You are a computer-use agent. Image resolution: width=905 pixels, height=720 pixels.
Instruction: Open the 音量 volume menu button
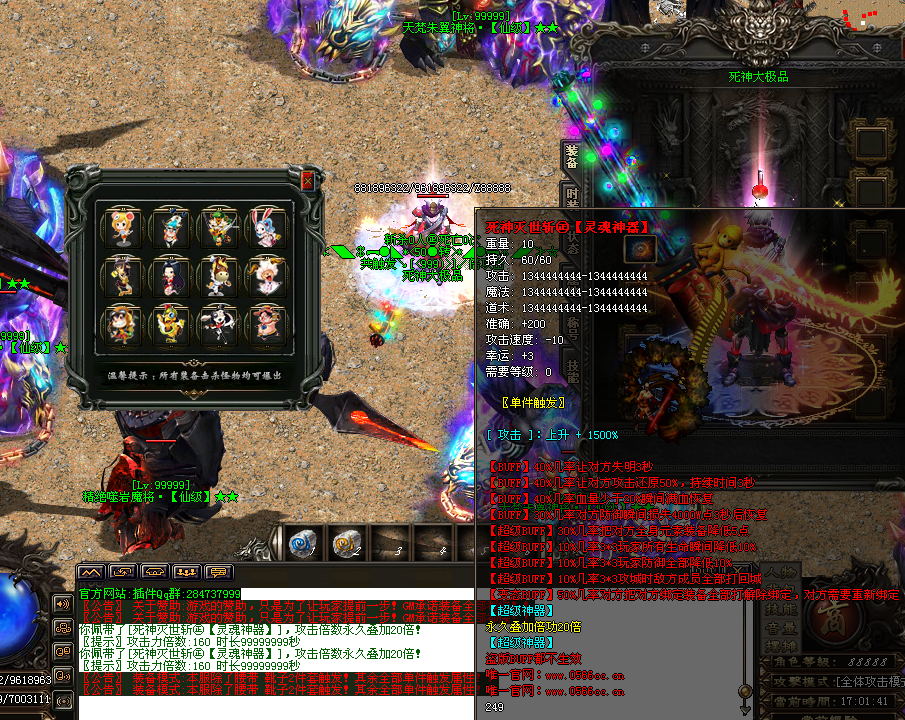[x=782, y=627]
